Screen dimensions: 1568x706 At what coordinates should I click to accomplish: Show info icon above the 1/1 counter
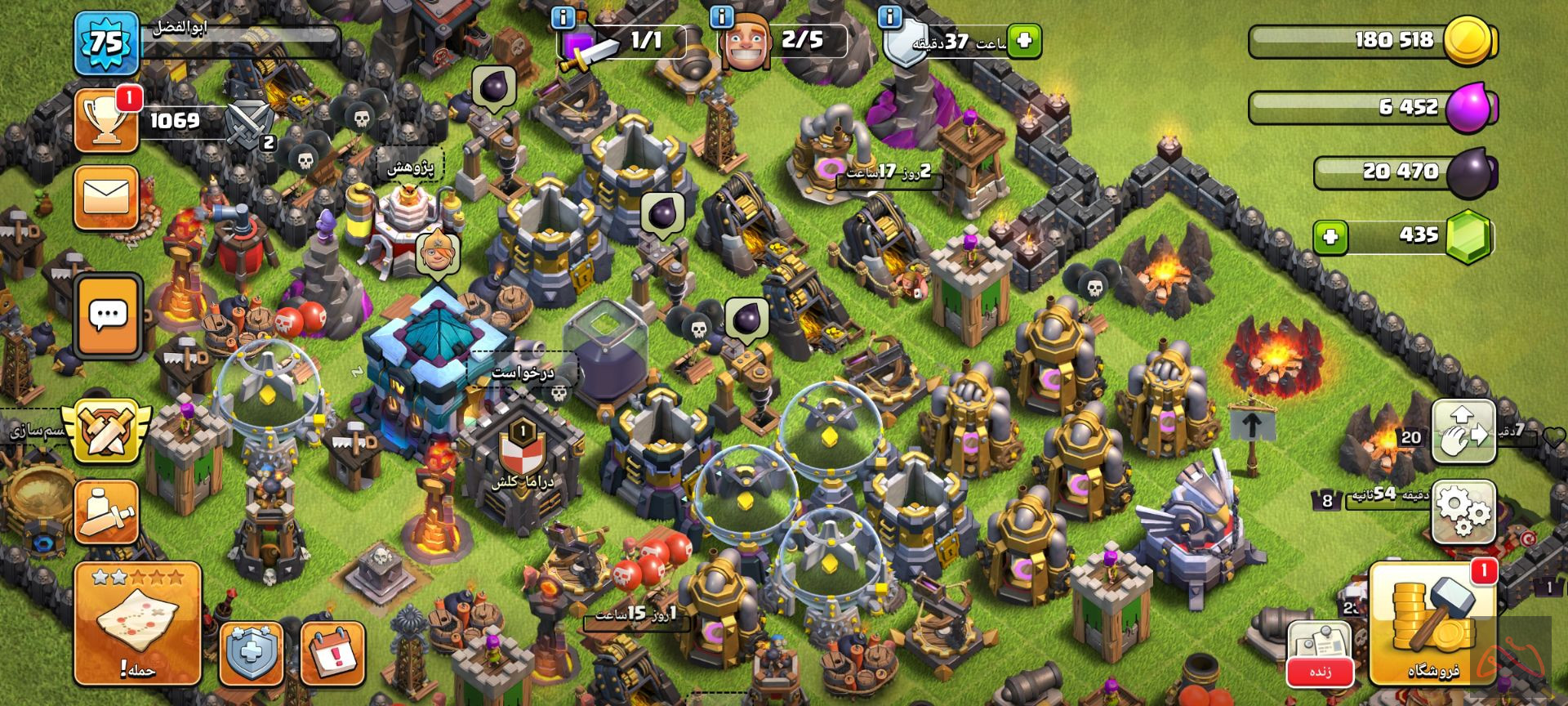pyautogui.click(x=563, y=16)
